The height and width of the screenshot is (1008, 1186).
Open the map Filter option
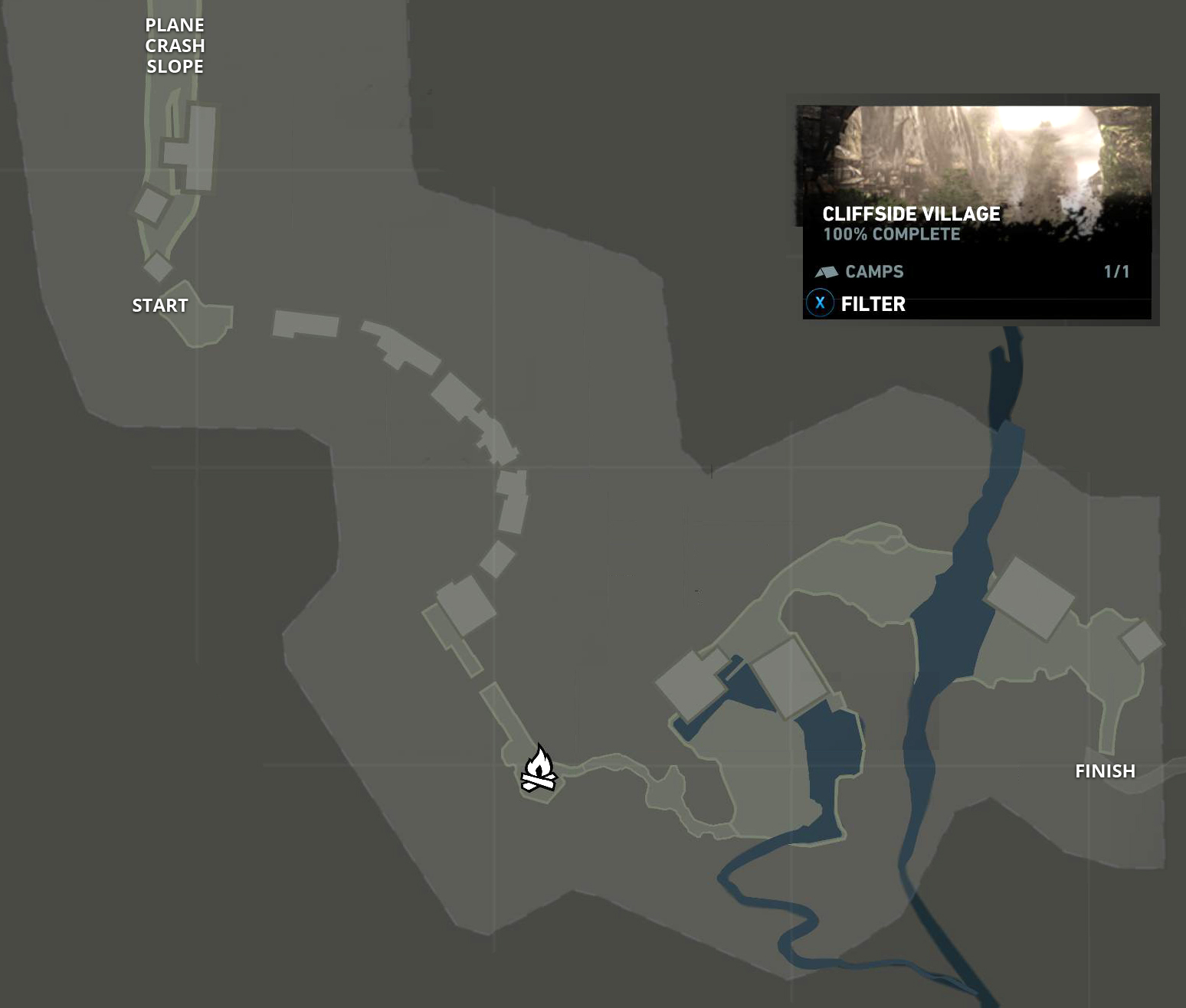click(x=872, y=304)
